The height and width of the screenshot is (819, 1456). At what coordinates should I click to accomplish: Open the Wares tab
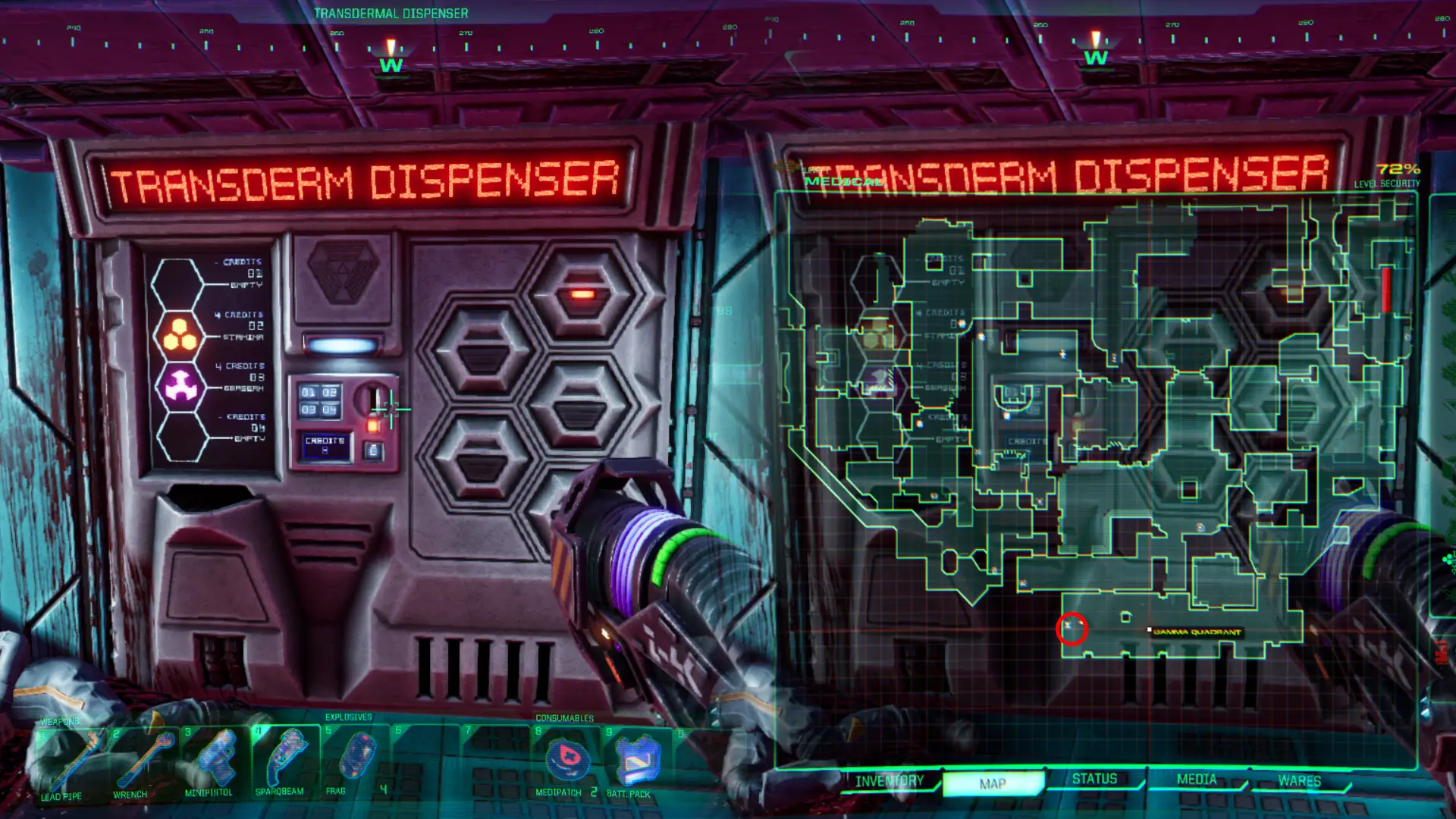click(x=1299, y=778)
